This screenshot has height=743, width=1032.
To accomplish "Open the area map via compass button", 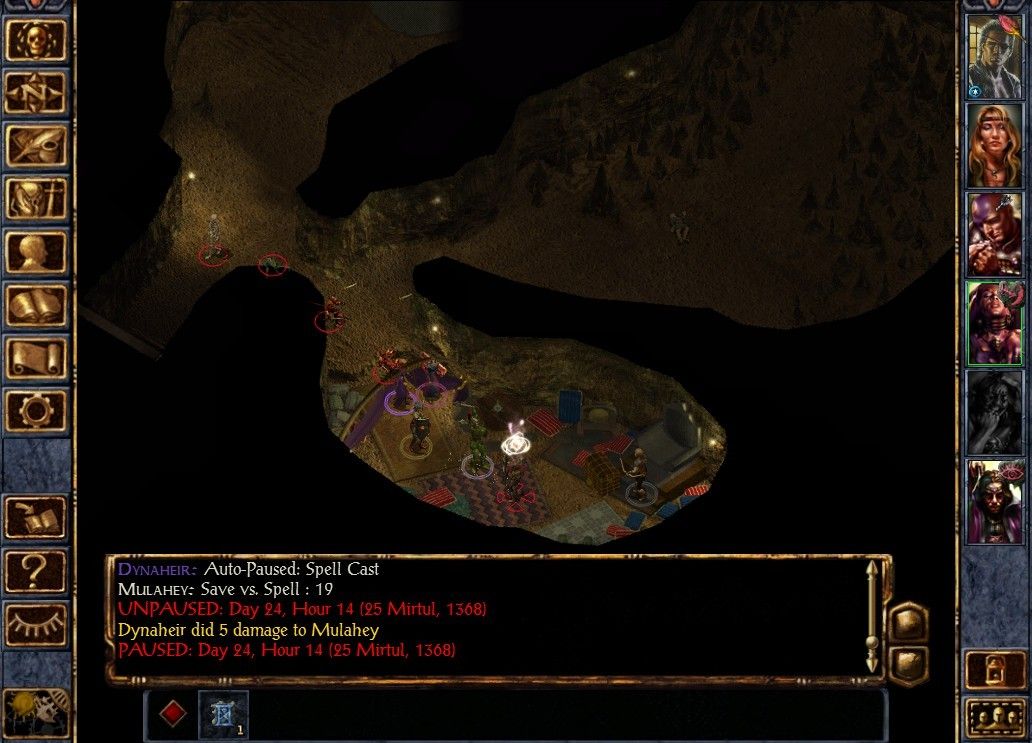I will tap(36, 93).
